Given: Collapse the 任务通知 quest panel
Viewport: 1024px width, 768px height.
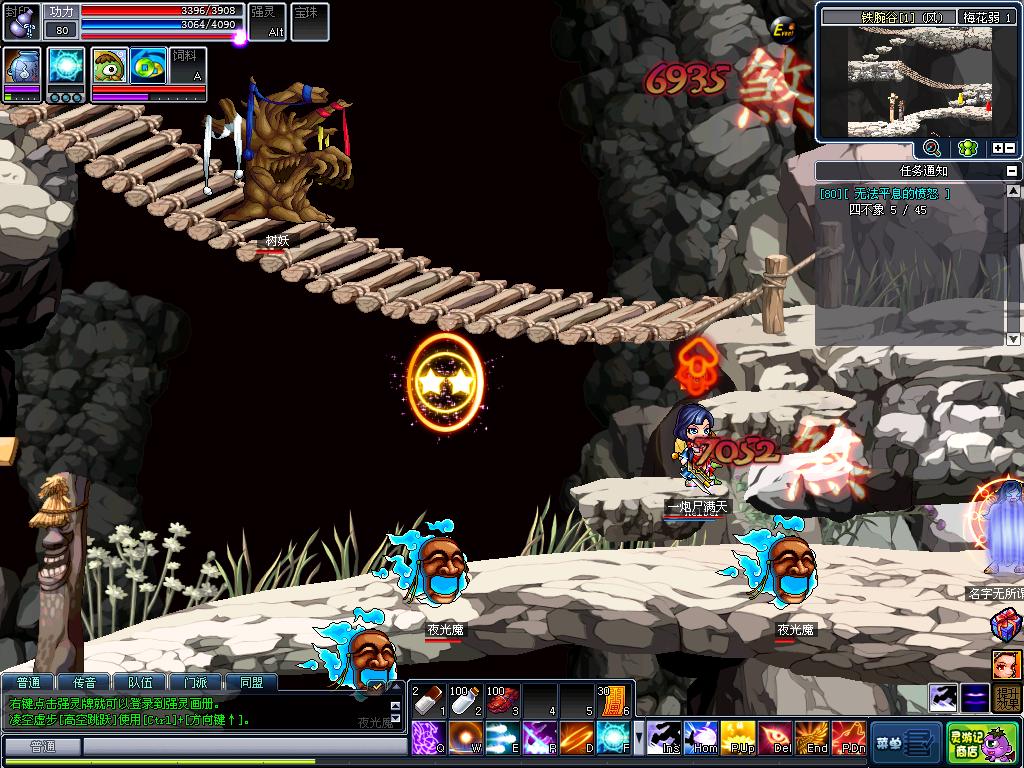Looking at the screenshot, I should tap(1011, 171).
